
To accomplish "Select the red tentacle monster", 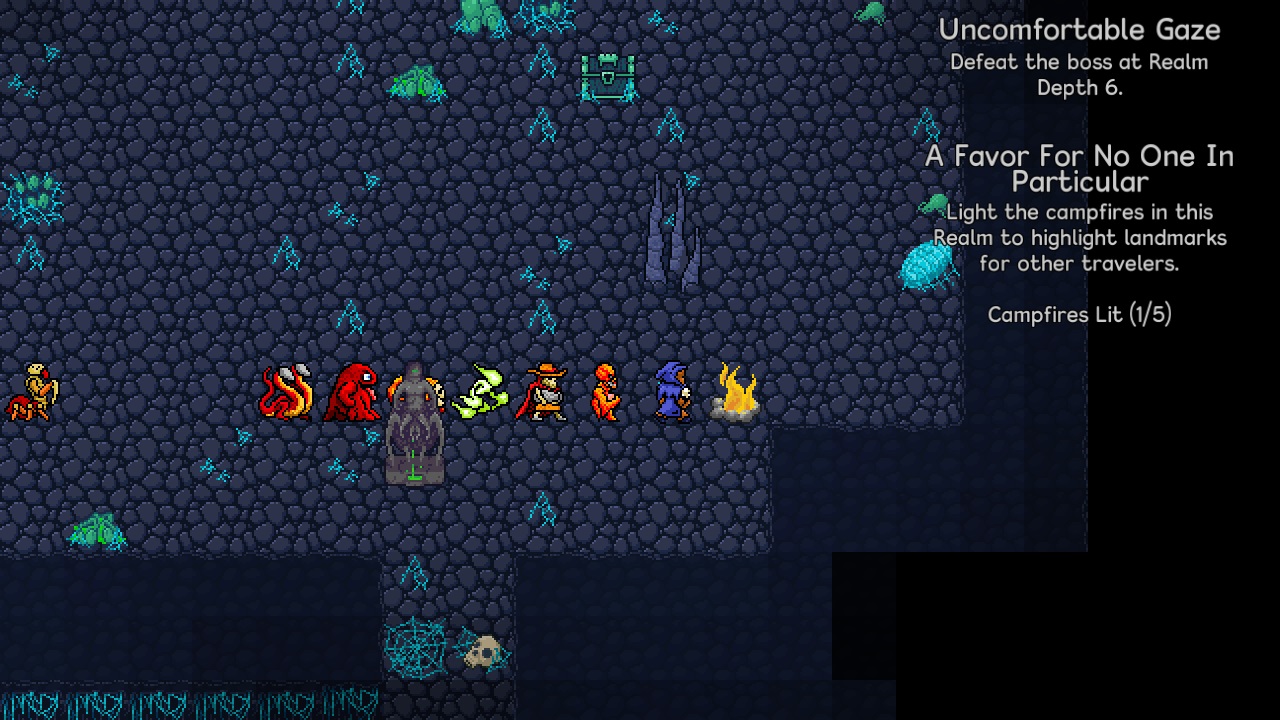I will coord(352,390).
